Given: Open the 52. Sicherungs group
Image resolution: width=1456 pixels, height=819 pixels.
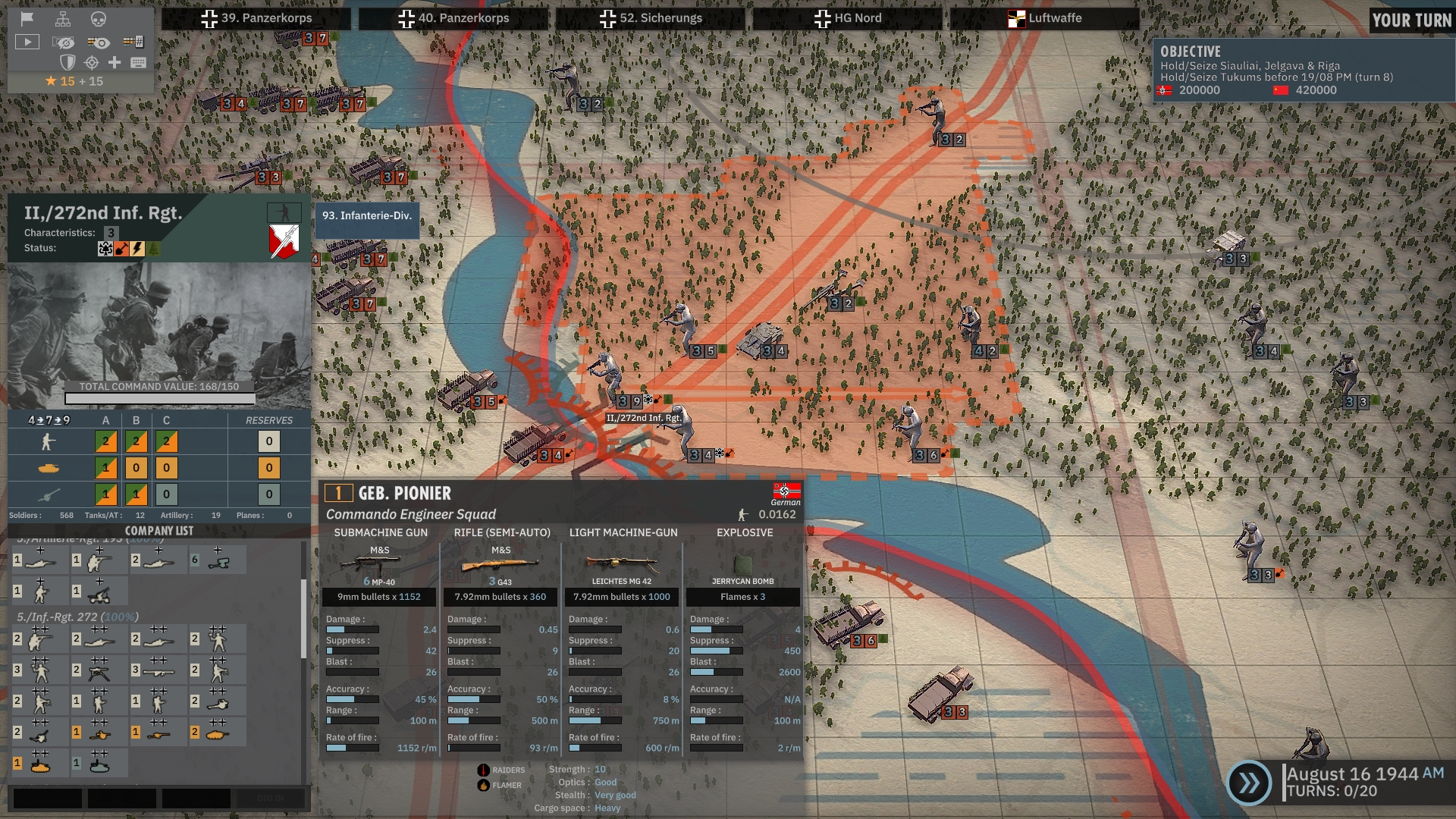Looking at the screenshot, I should [x=651, y=18].
